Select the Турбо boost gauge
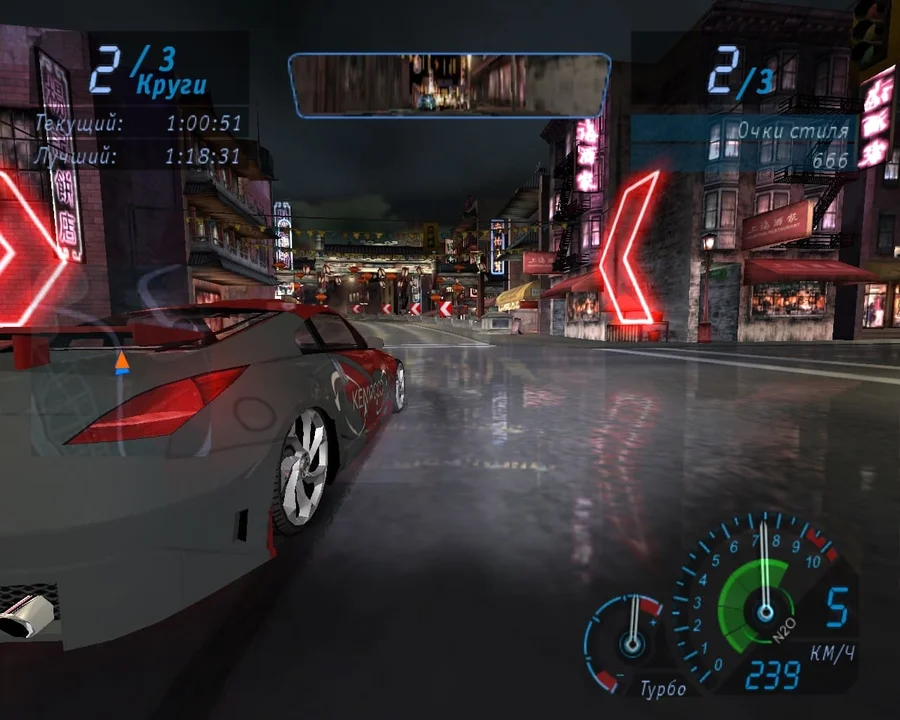The width and height of the screenshot is (900, 720). point(627,638)
